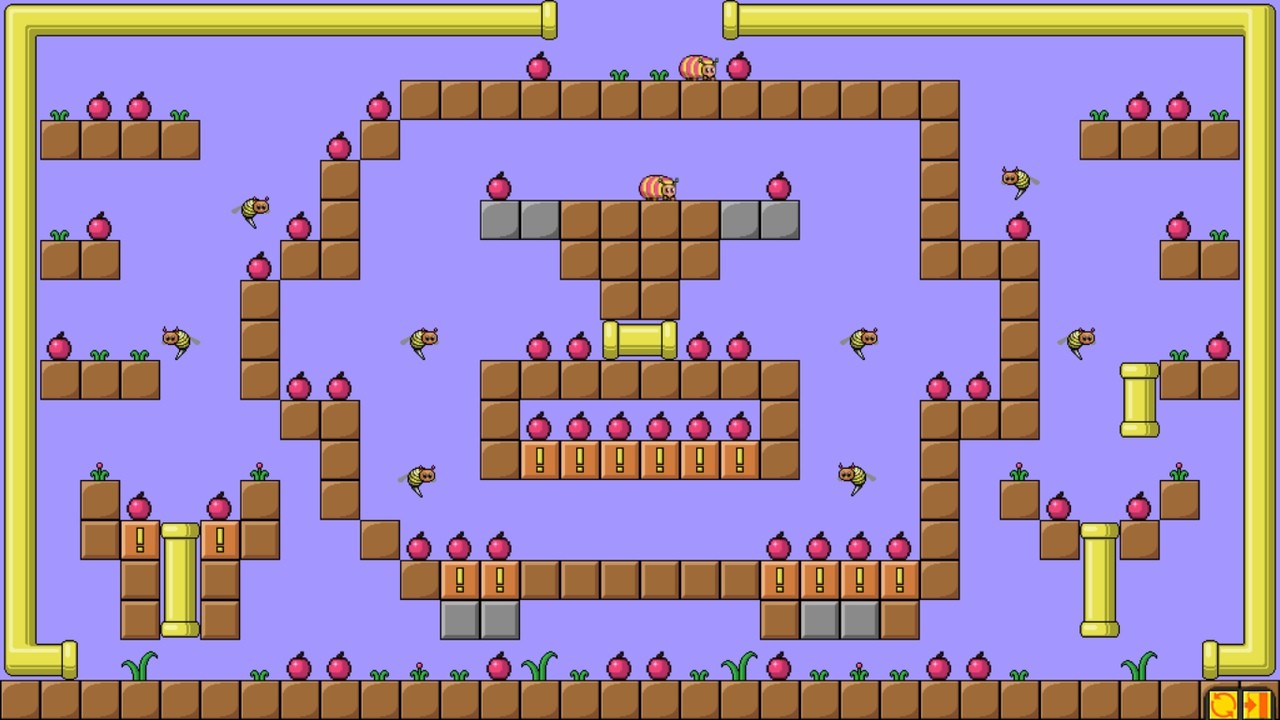This screenshot has width=1280, height=720.
Task: Click the lone apple above the center structure
Action: (539, 66)
